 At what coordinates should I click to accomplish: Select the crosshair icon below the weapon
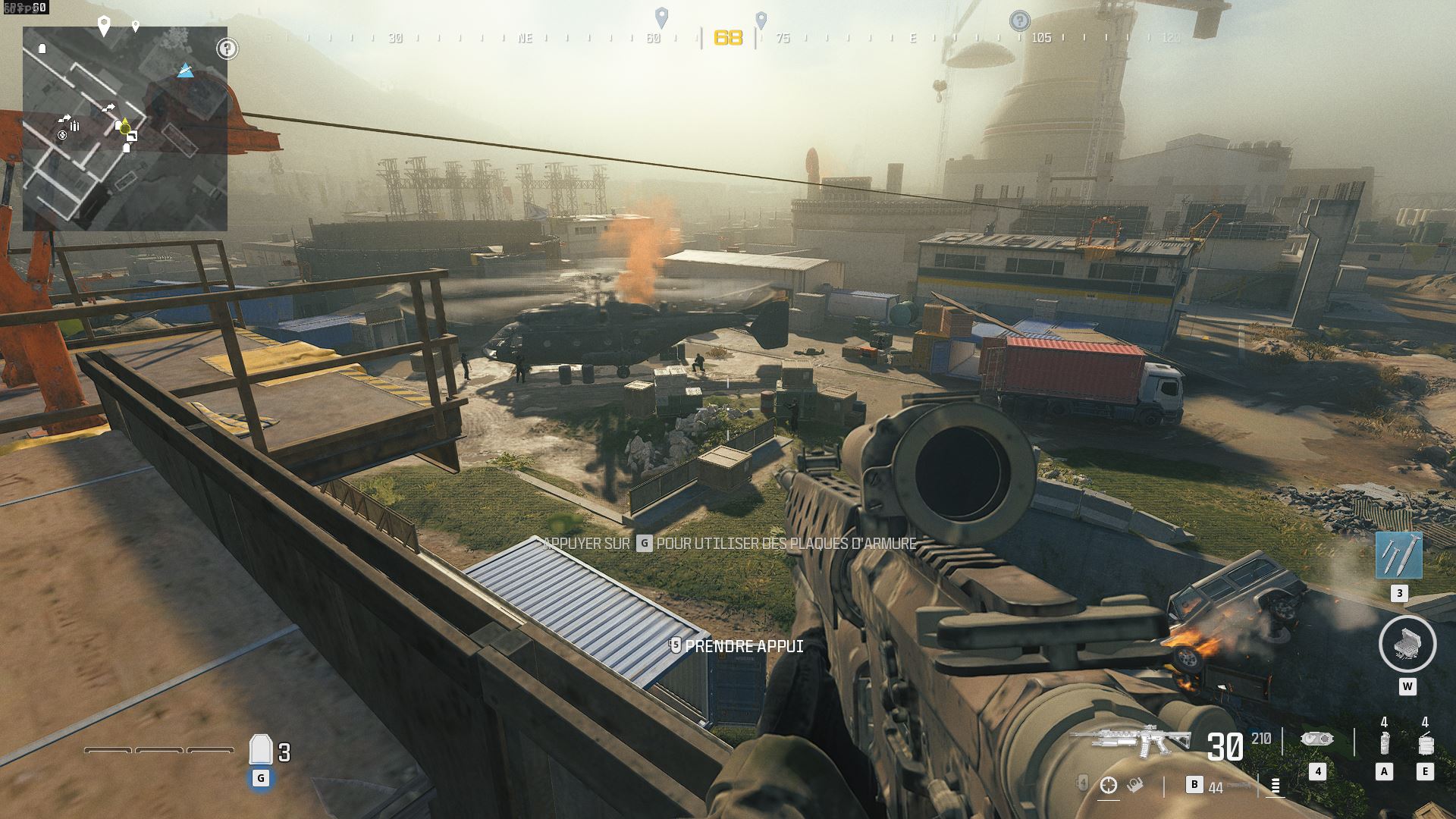(x=1109, y=786)
